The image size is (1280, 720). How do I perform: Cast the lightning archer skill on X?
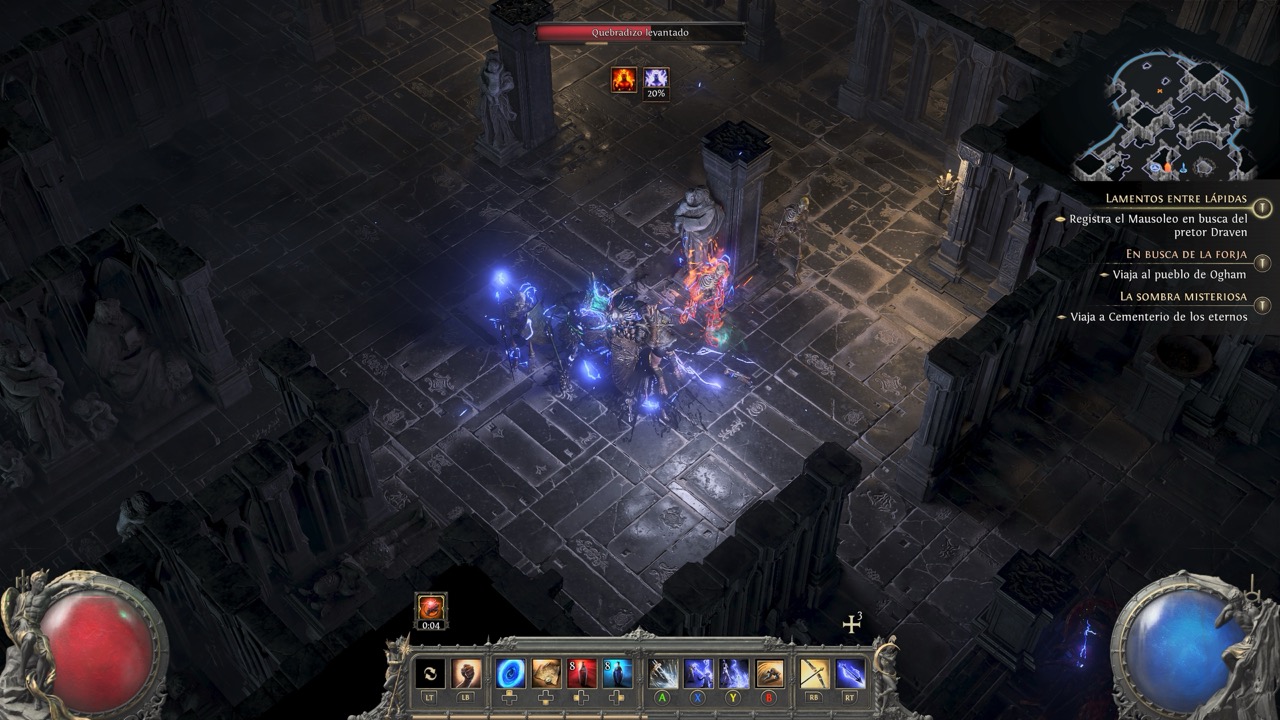[x=698, y=673]
